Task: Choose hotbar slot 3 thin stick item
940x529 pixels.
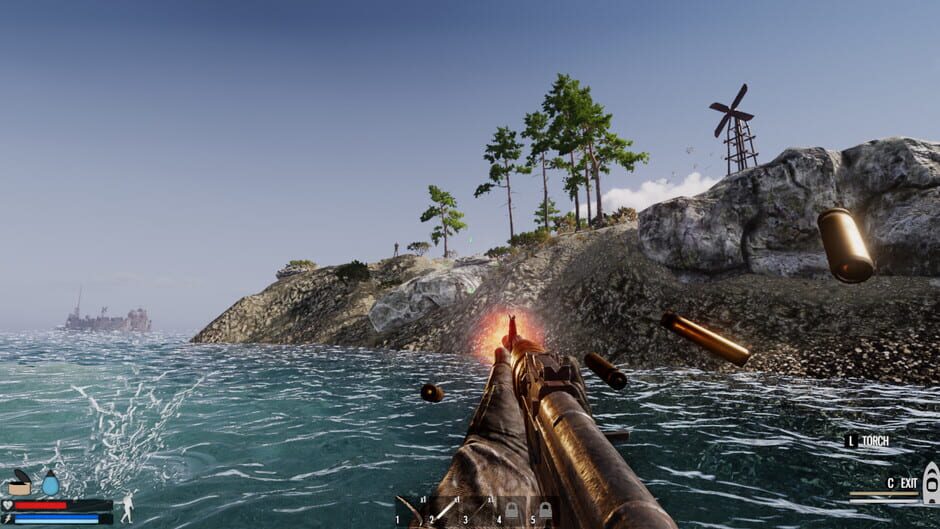Action: pos(478,510)
